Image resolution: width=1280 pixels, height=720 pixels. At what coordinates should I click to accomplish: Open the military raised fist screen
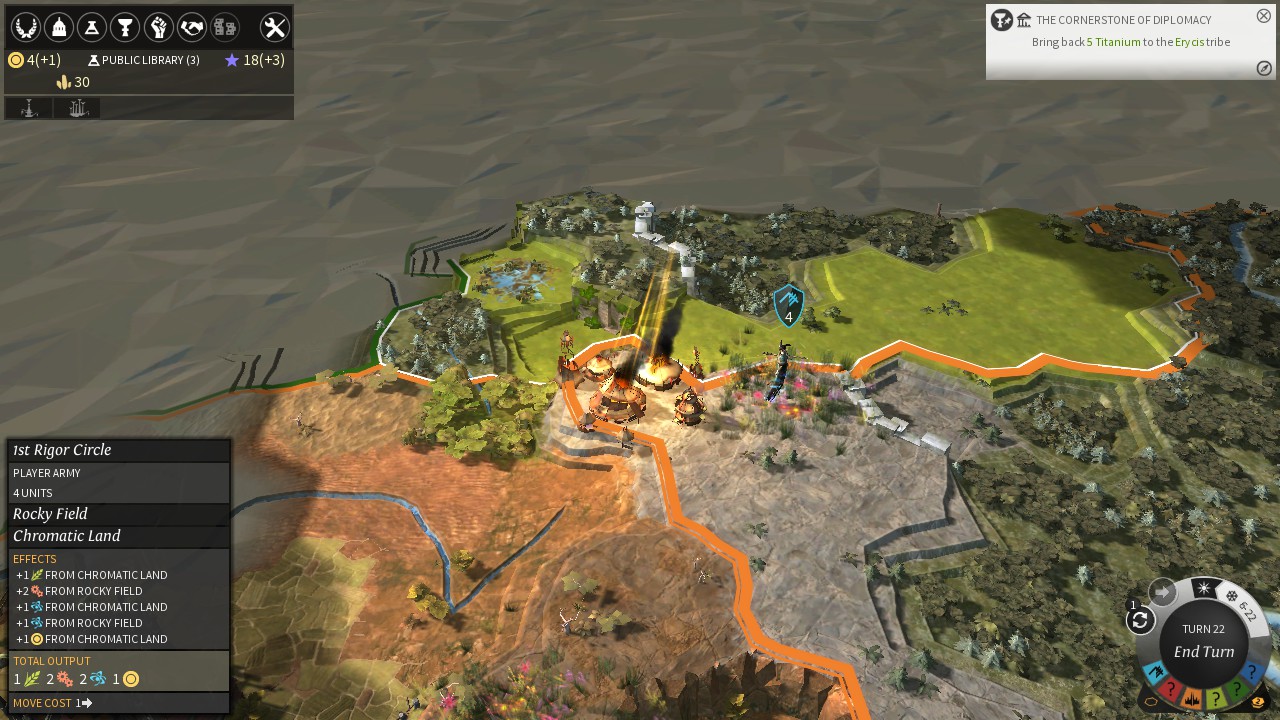tap(159, 27)
